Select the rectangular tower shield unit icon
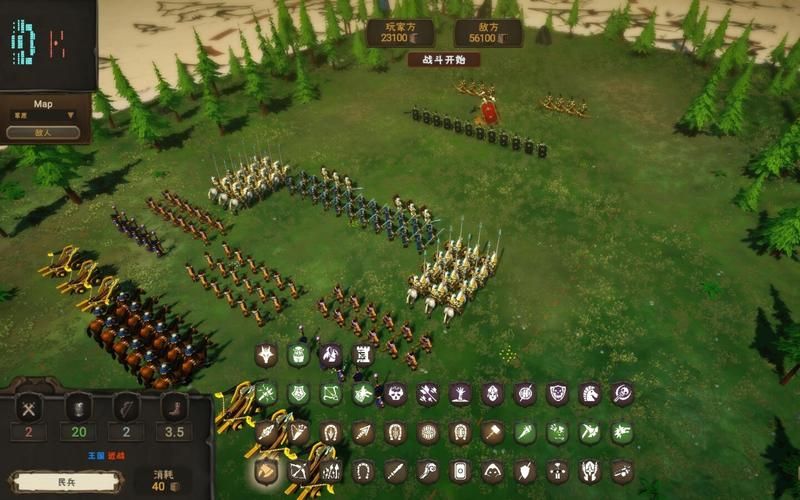This screenshot has width=800, height=500. tap(460, 470)
